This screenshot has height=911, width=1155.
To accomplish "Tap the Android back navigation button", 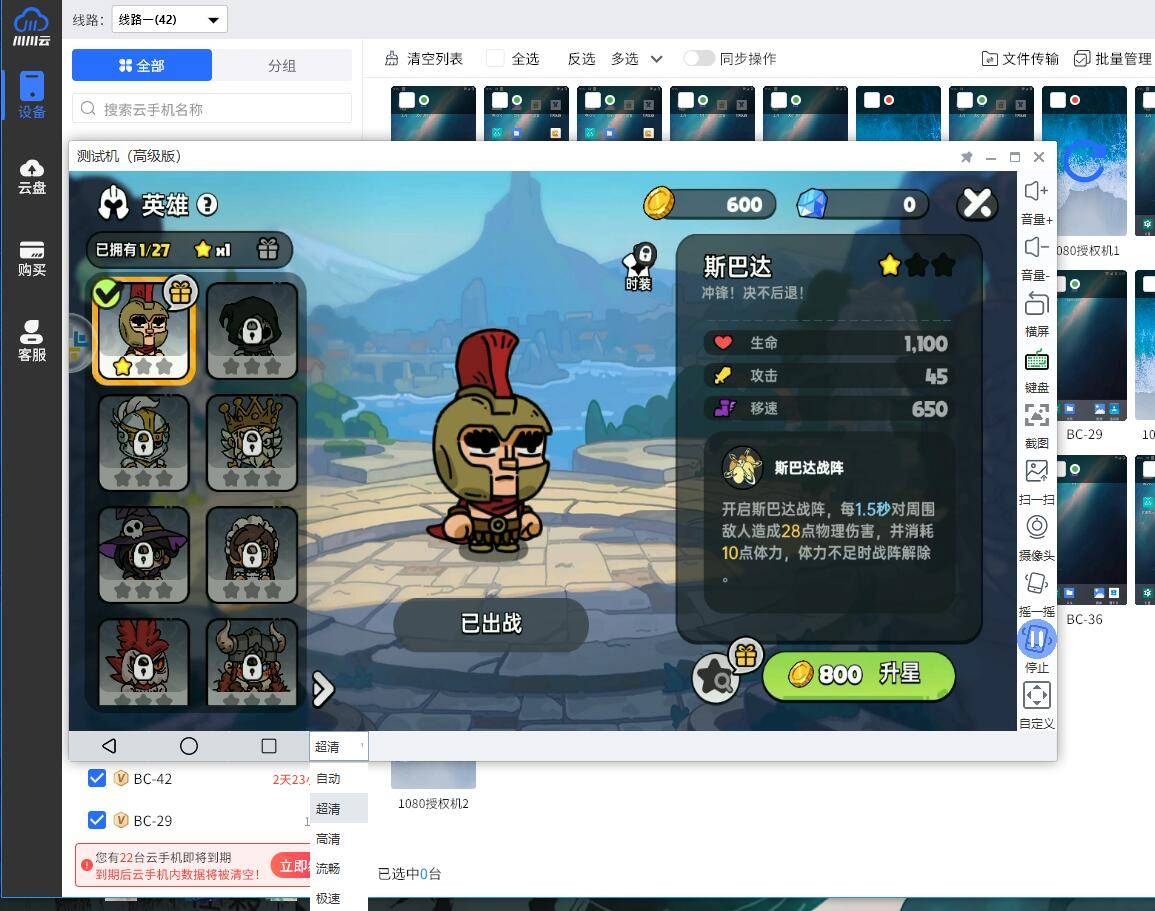I will point(109,746).
